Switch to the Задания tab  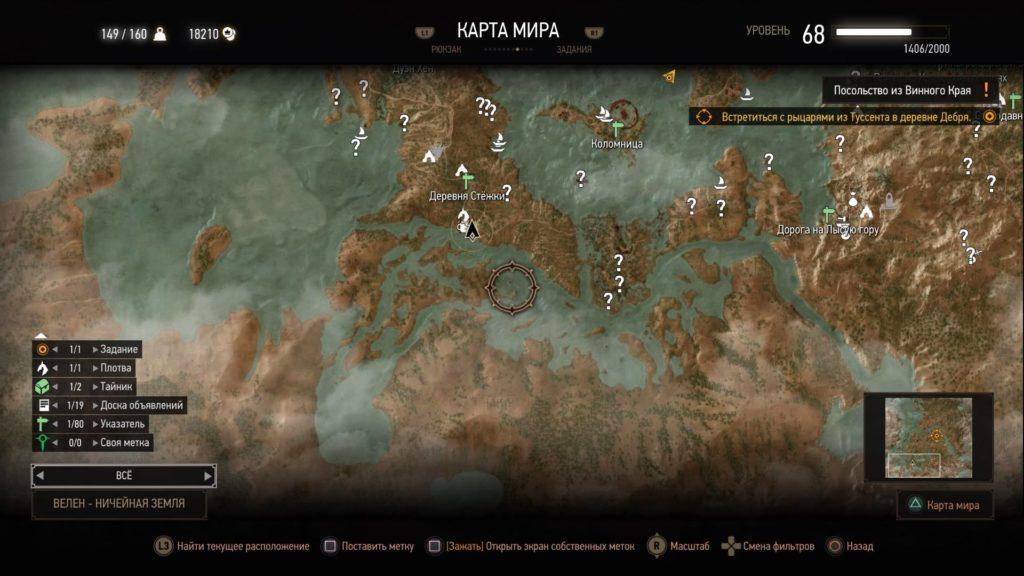click(x=572, y=48)
